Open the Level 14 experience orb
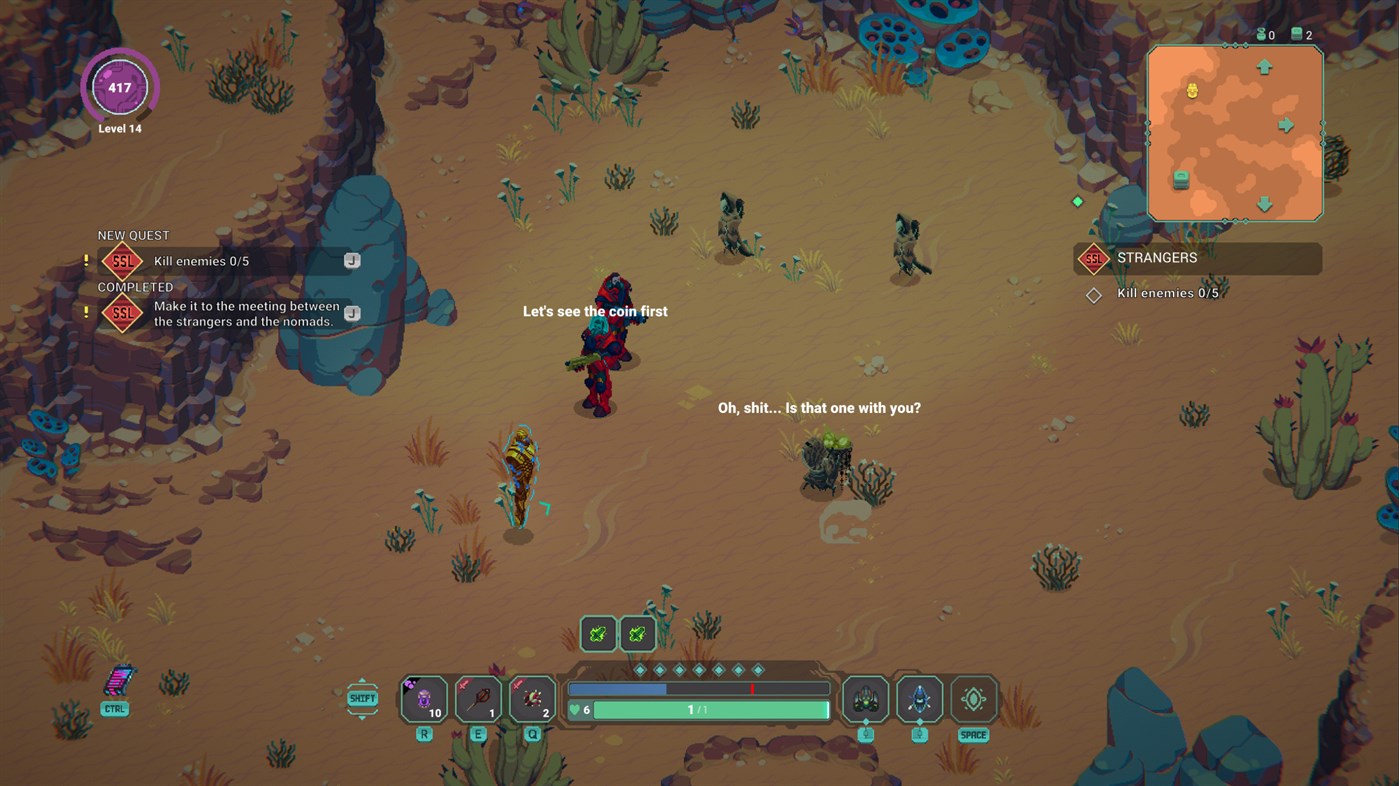Viewport: 1399px width, 786px height. click(x=120, y=87)
